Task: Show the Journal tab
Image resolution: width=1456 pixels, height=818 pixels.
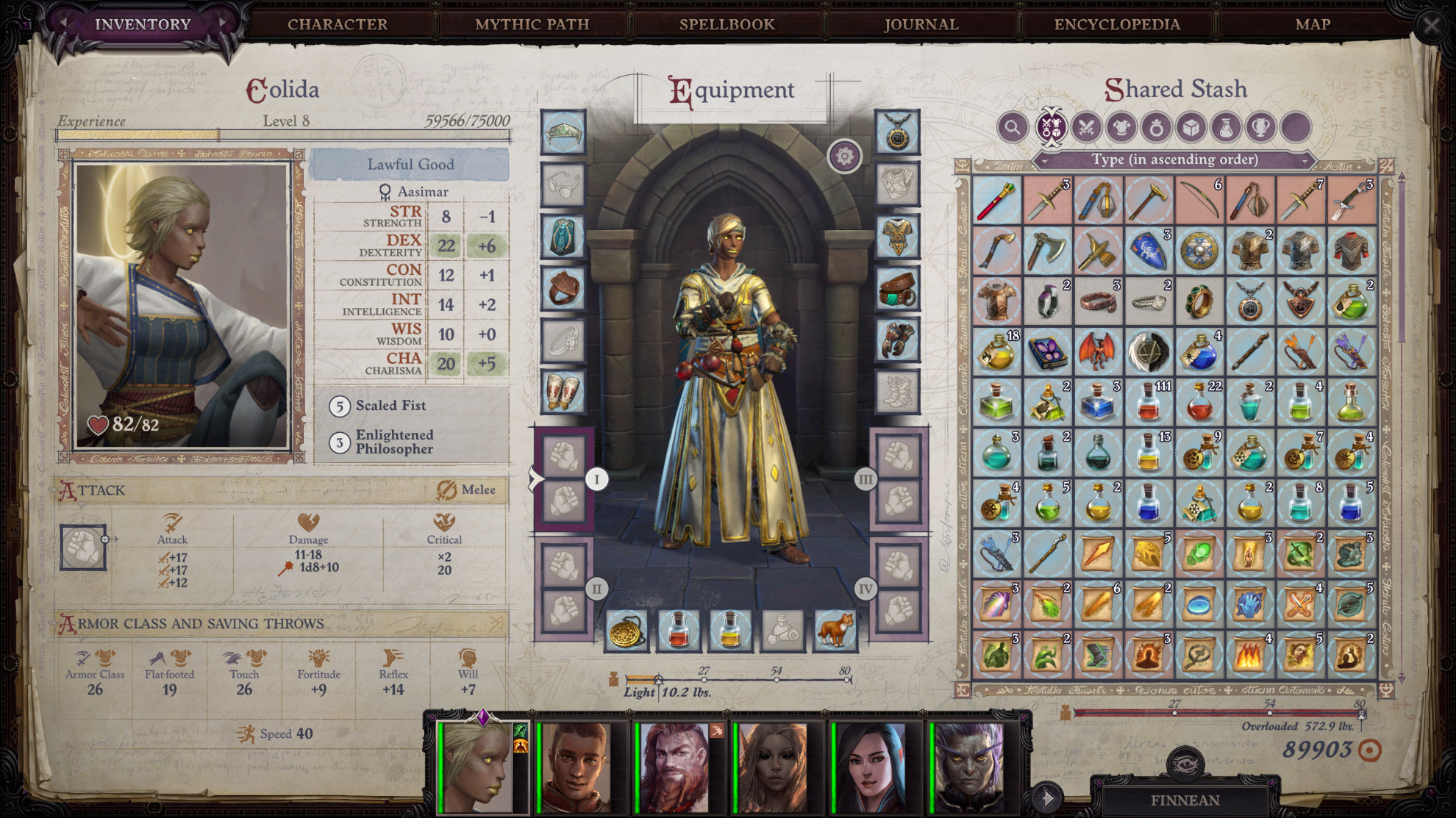Action: point(921,24)
